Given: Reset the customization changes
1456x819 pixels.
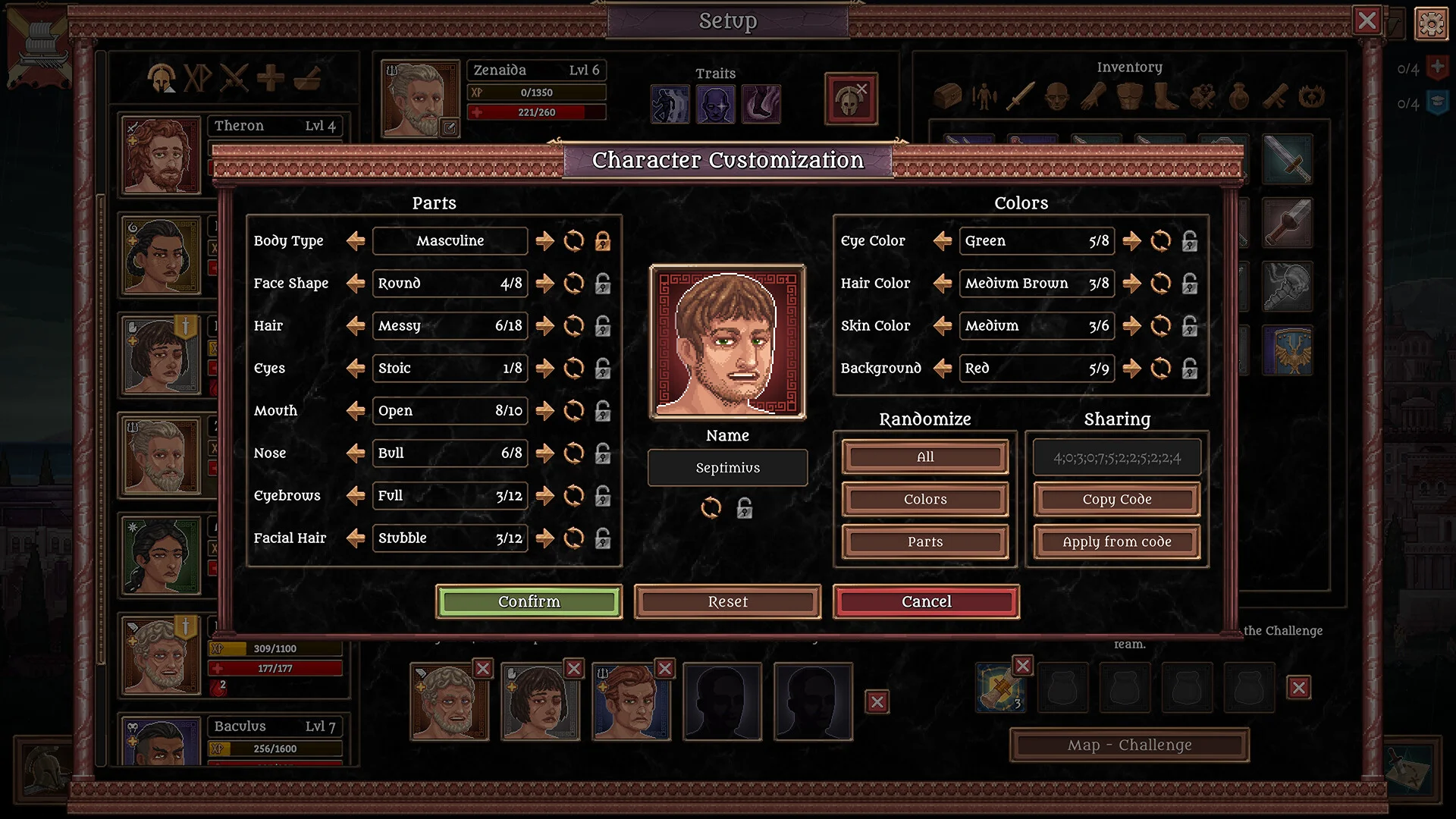Looking at the screenshot, I should click(x=727, y=601).
